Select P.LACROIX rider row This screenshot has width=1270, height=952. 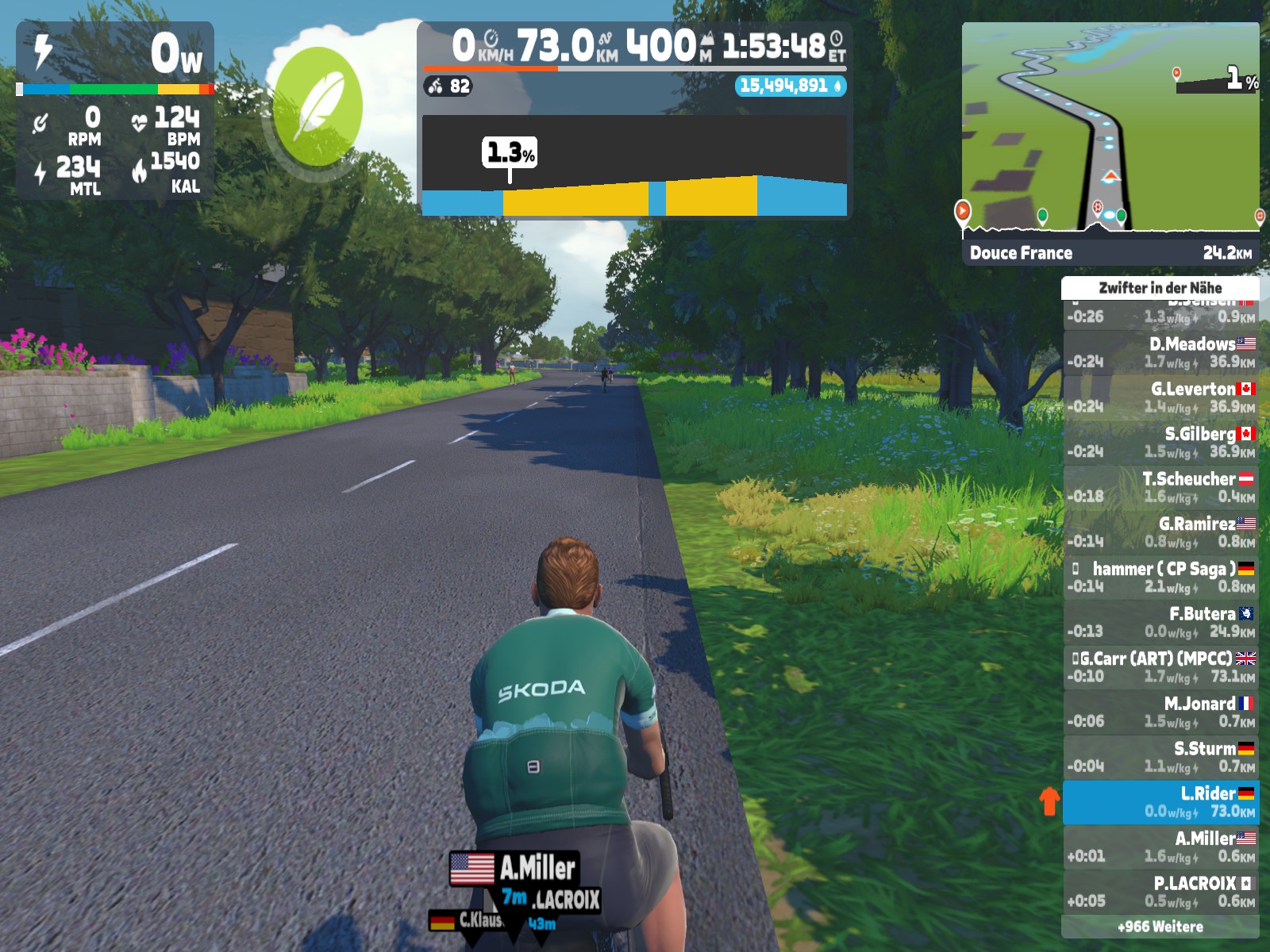tap(1160, 892)
